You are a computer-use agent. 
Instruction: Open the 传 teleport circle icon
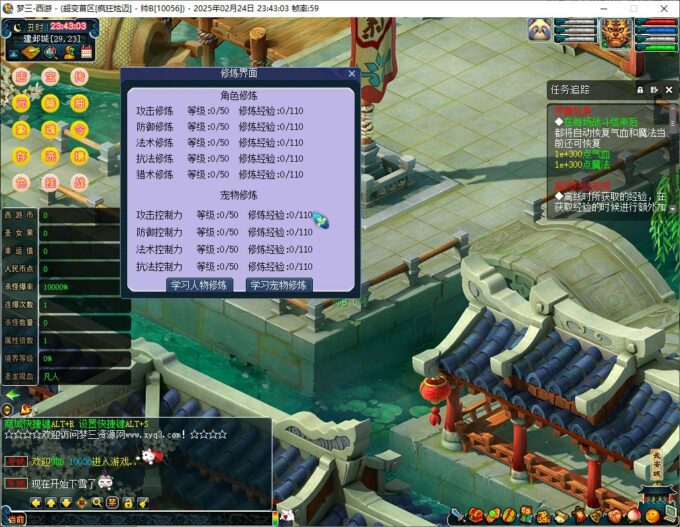click(79, 77)
